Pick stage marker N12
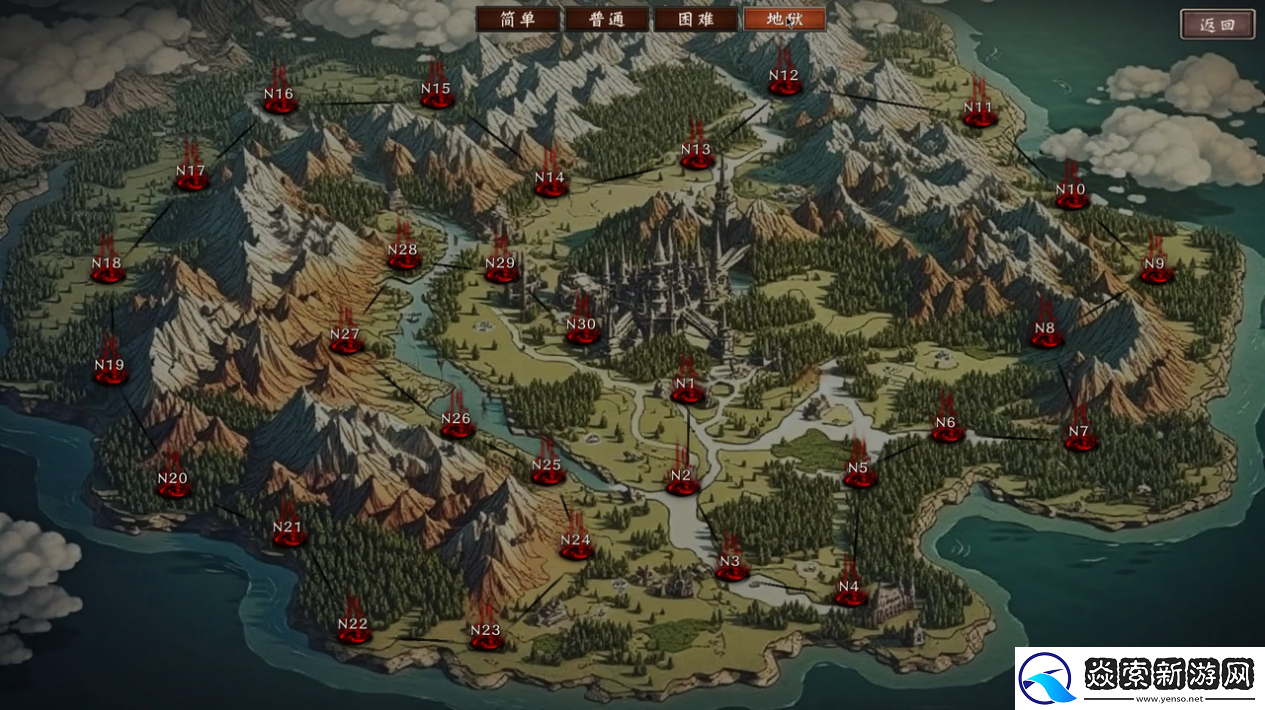 tap(785, 80)
